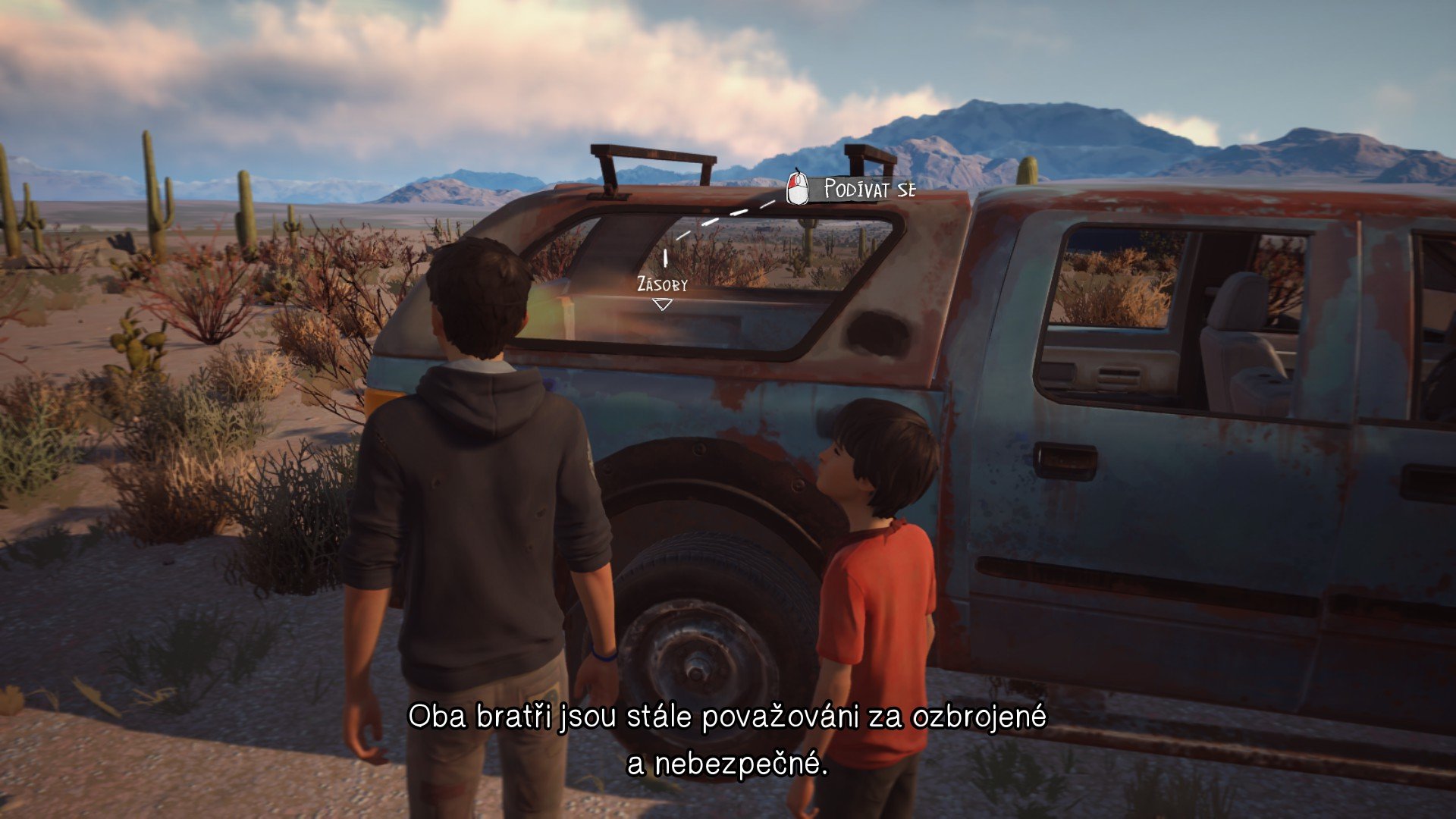The height and width of the screenshot is (819, 1456).
Task: Select the Zásoby interaction marker
Action: click(663, 303)
